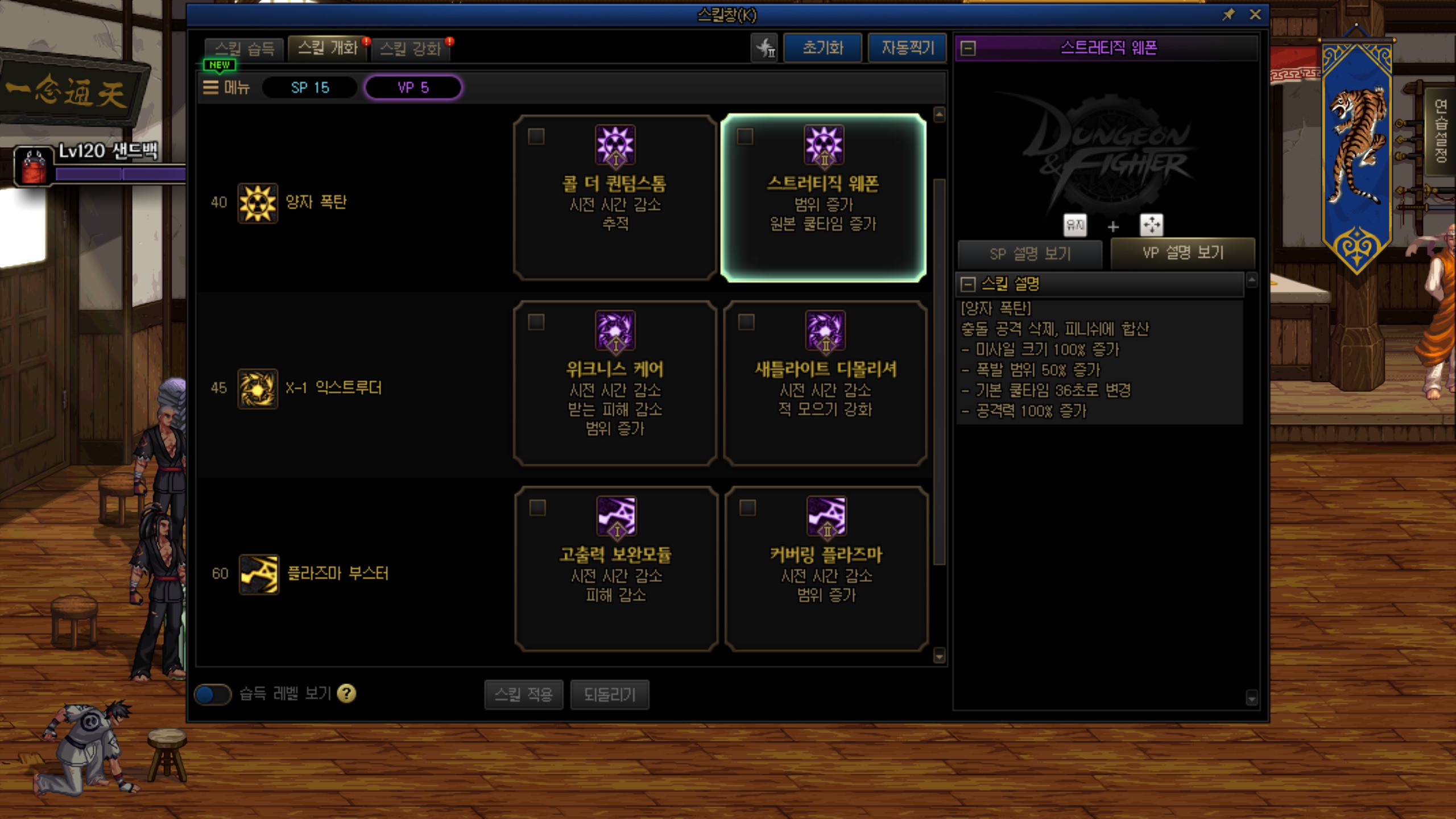Activate the 자동찍기 auto-assign button
The height and width of the screenshot is (819, 1456).
[x=907, y=48]
